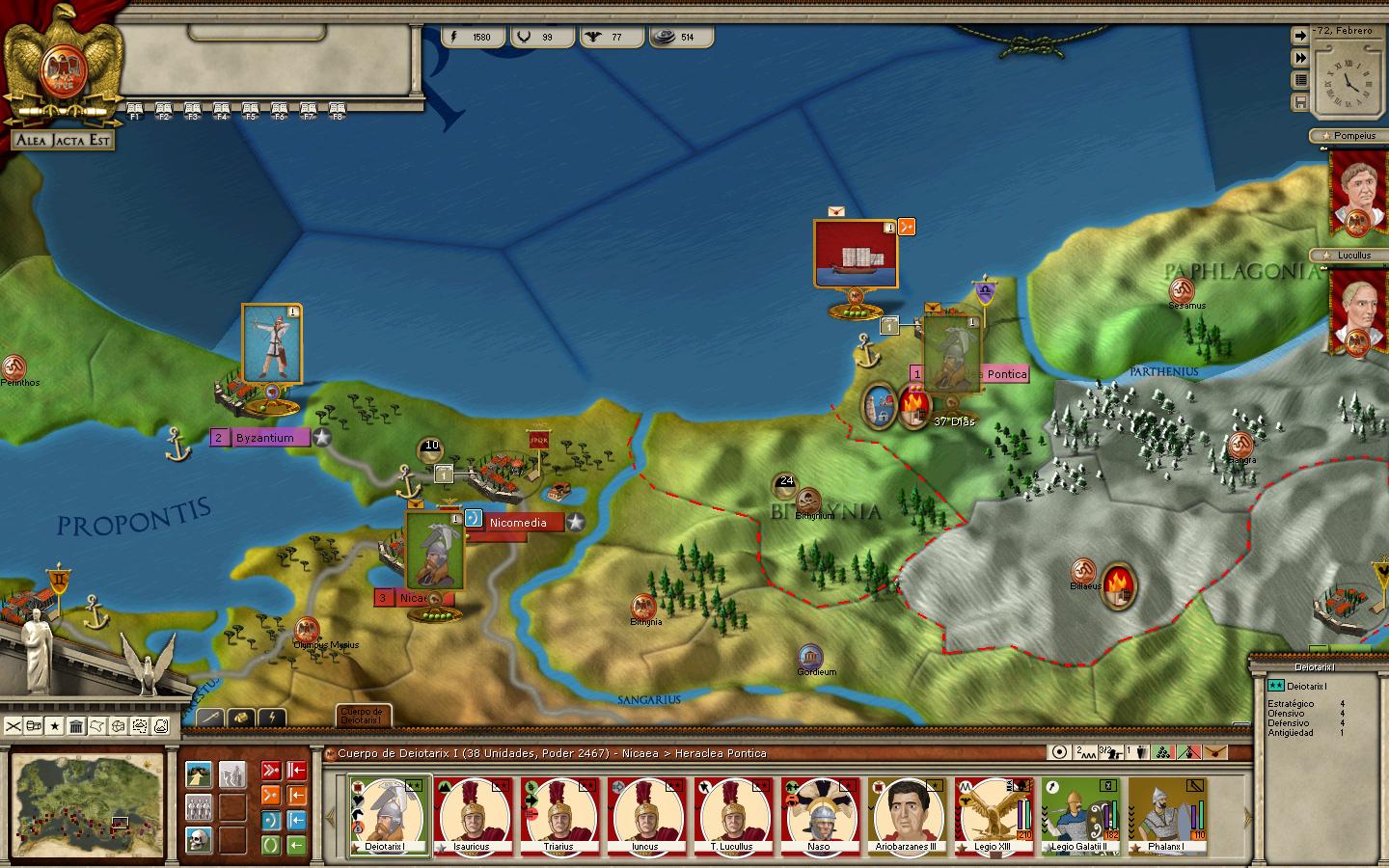The image size is (1389, 868).
Task: Choose the Phalanx I unit card
Action: point(1167,815)
